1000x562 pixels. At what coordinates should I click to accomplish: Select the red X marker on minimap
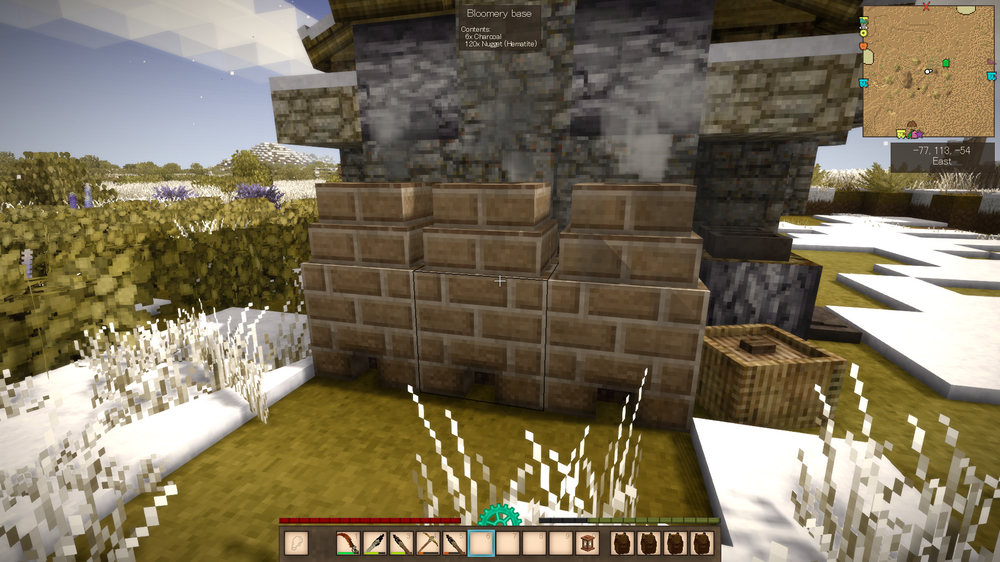[x=926, y=8]
